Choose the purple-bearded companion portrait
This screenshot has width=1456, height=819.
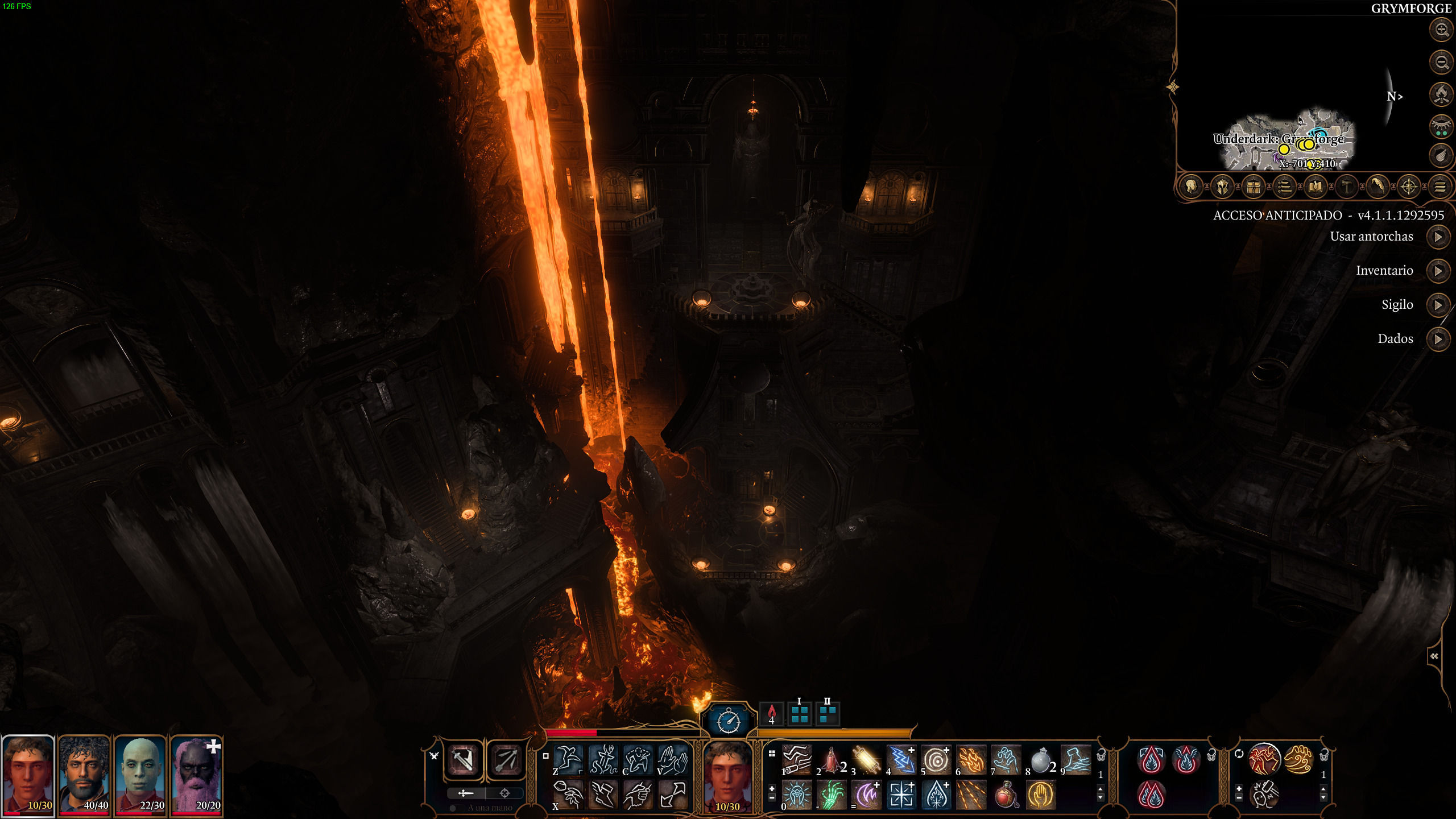196,774
